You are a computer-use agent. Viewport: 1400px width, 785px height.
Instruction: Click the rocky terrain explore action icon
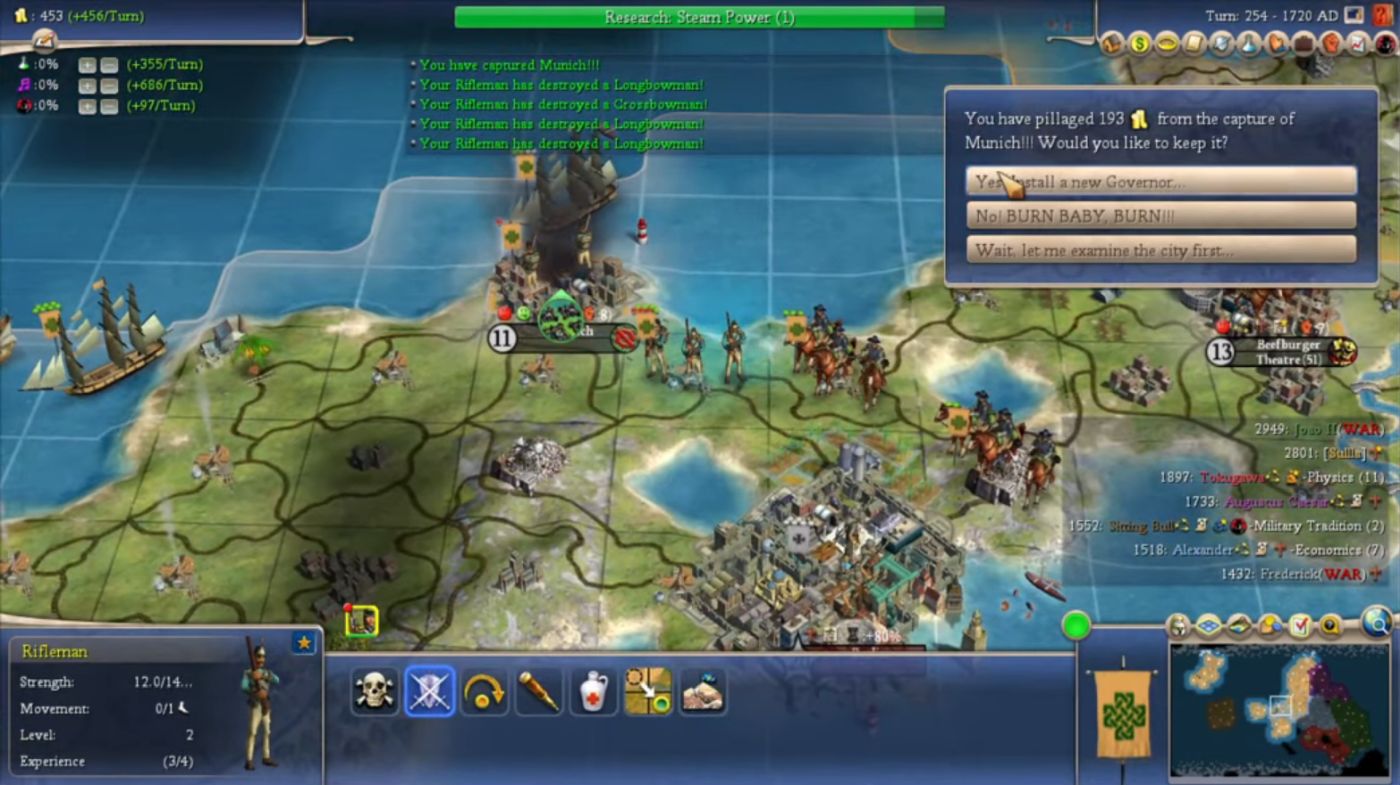pos(702,691)
